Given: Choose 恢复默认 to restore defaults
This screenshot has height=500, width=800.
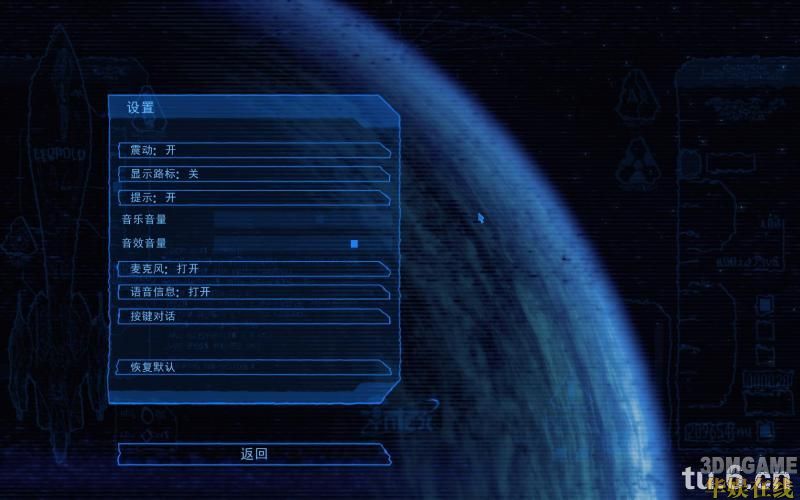Looking at the screenshot, I should pos(252,367).
